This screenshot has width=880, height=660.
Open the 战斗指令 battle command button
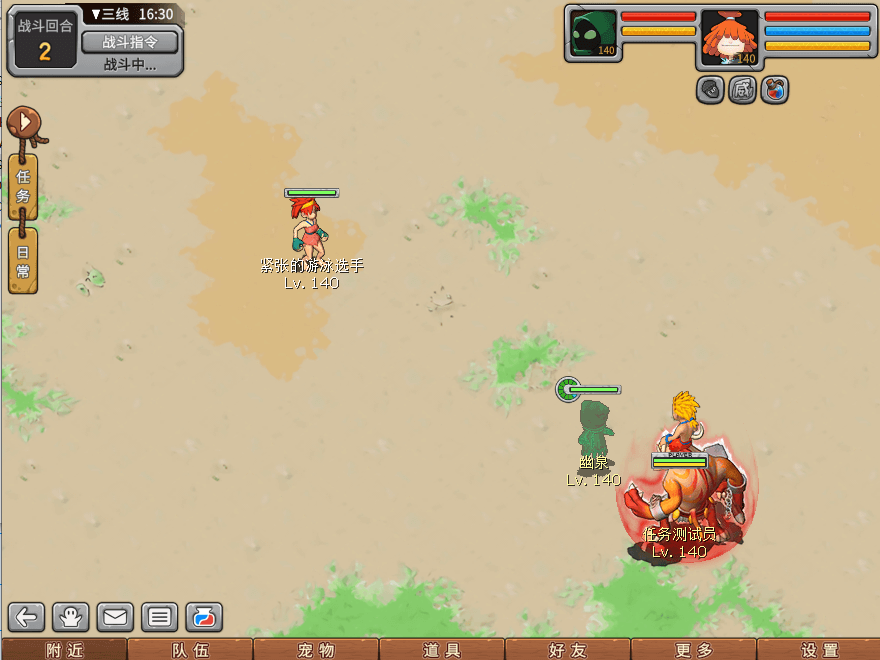click(x=130, y=41)
